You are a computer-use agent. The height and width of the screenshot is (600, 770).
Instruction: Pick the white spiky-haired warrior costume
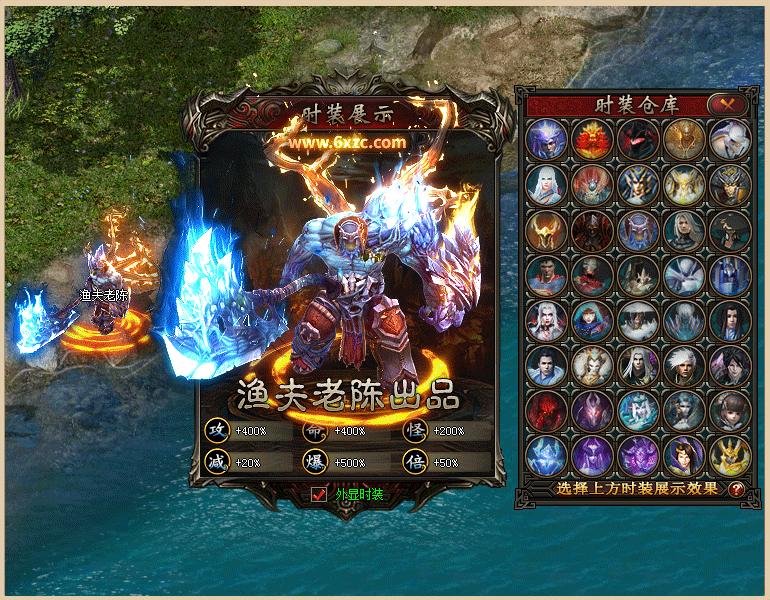click(684, 367)
